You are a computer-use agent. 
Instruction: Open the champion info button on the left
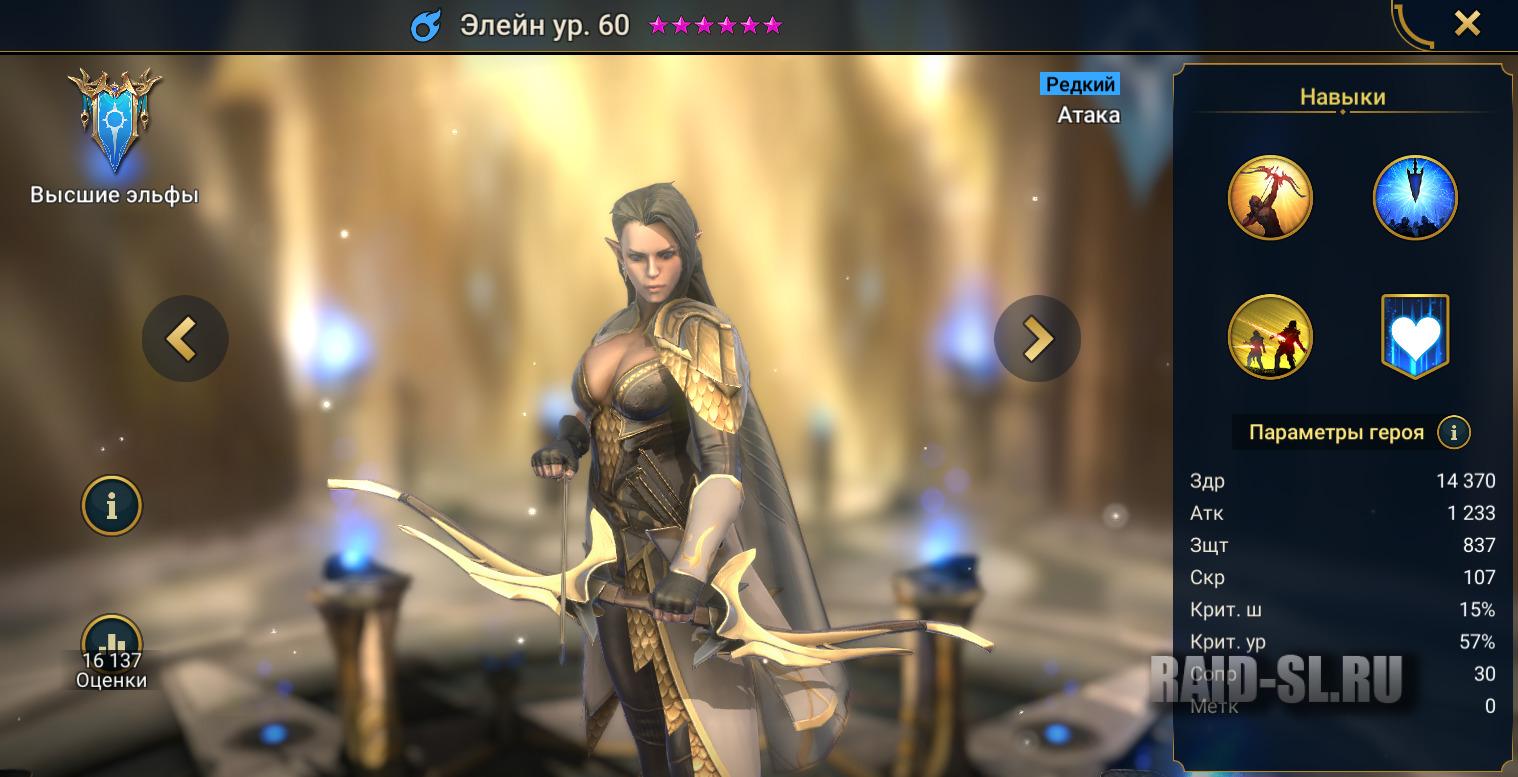tap(111, 506)
